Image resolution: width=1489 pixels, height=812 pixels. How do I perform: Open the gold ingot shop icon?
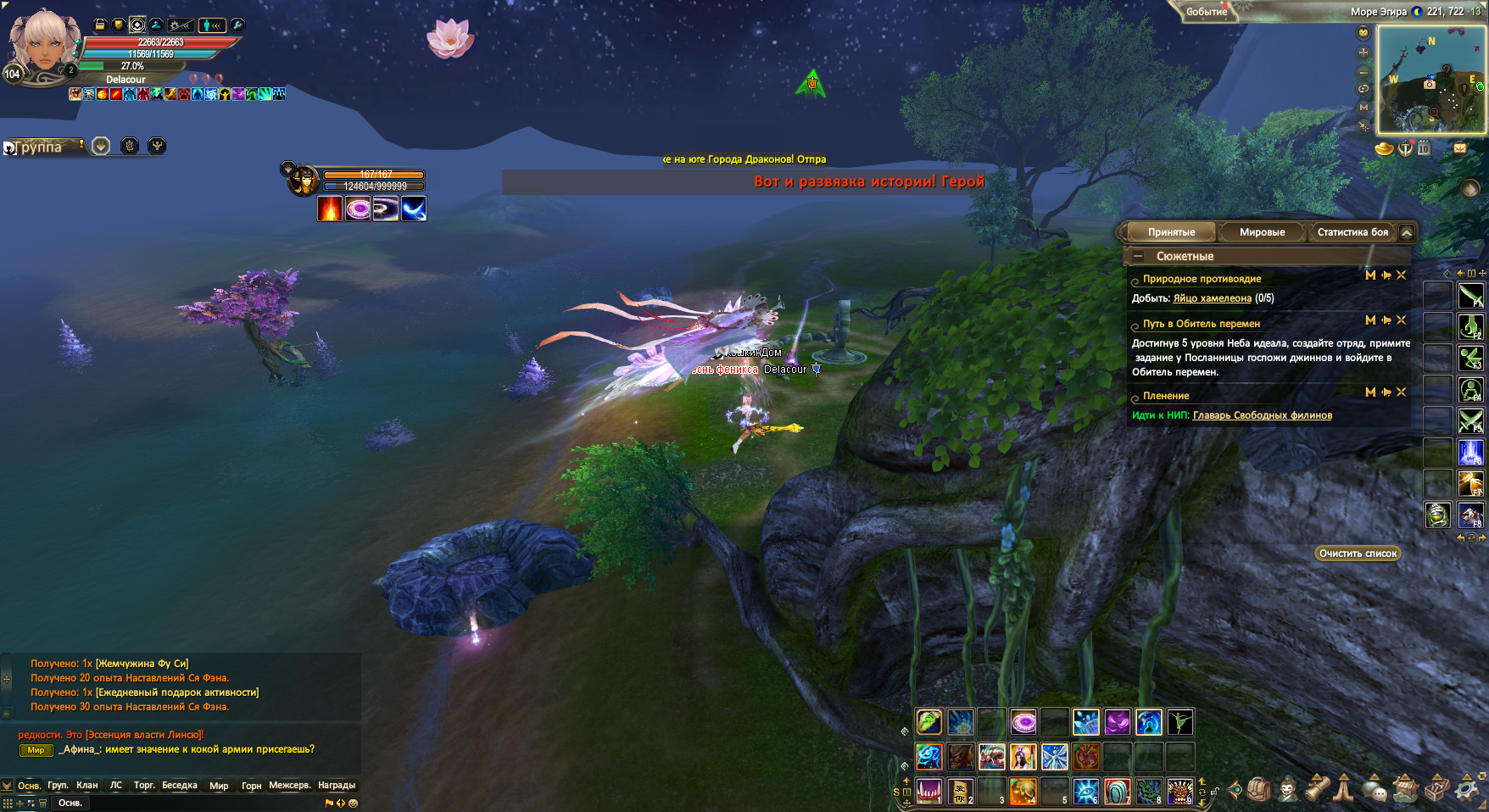point(1384,149)
